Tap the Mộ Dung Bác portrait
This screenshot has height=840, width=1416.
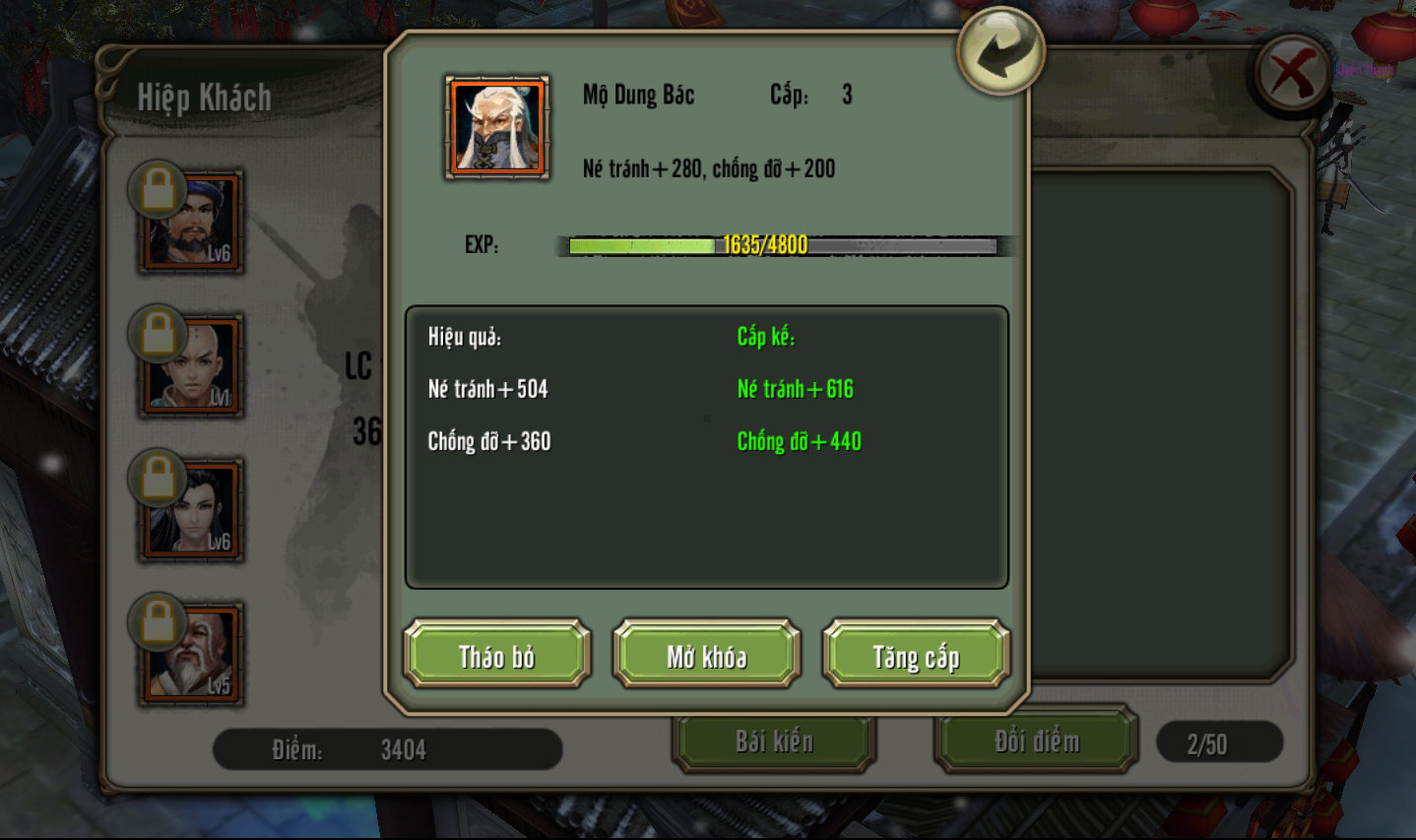click(497, 128)
